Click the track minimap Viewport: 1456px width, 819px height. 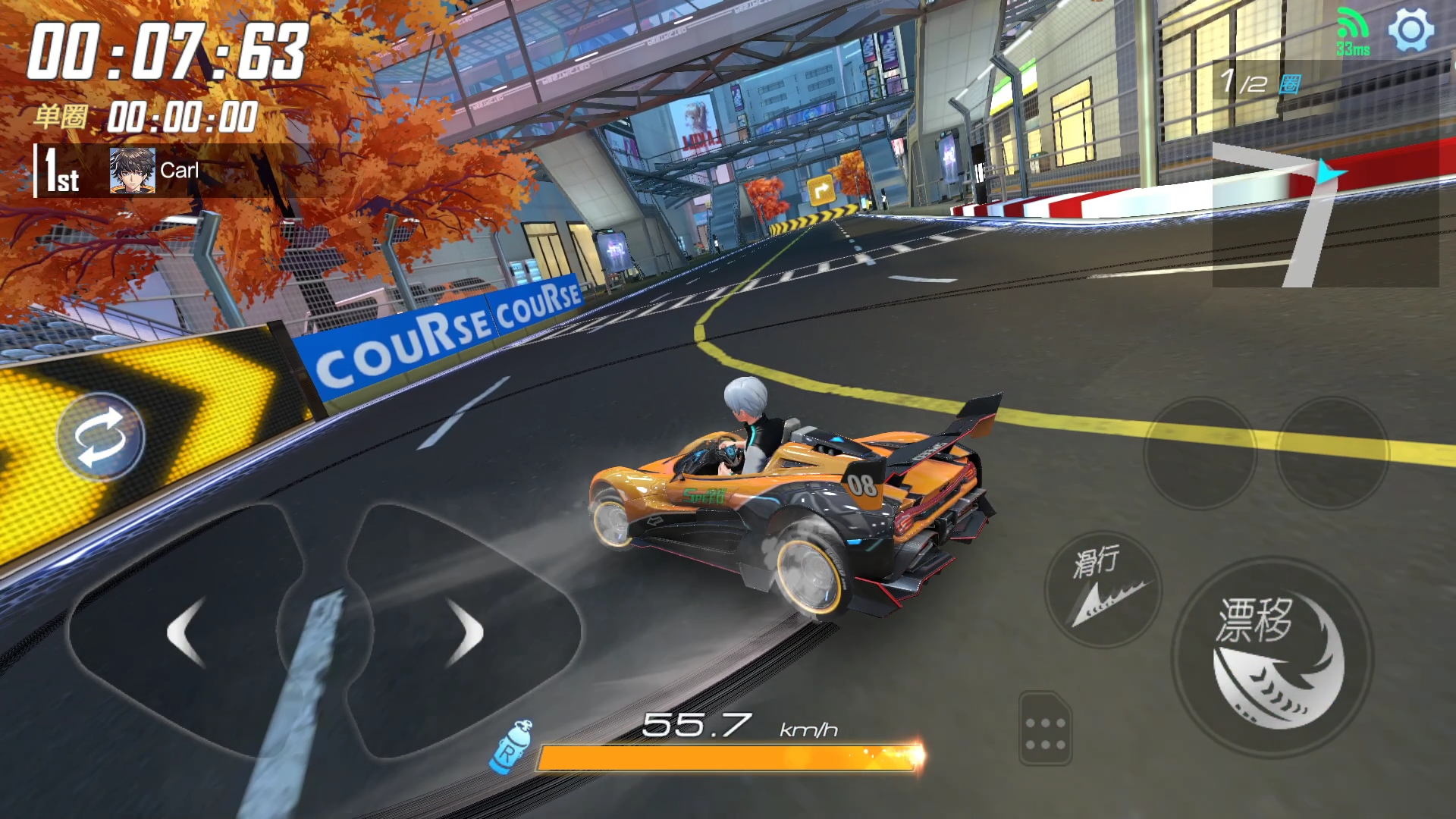coord(1325,214)
